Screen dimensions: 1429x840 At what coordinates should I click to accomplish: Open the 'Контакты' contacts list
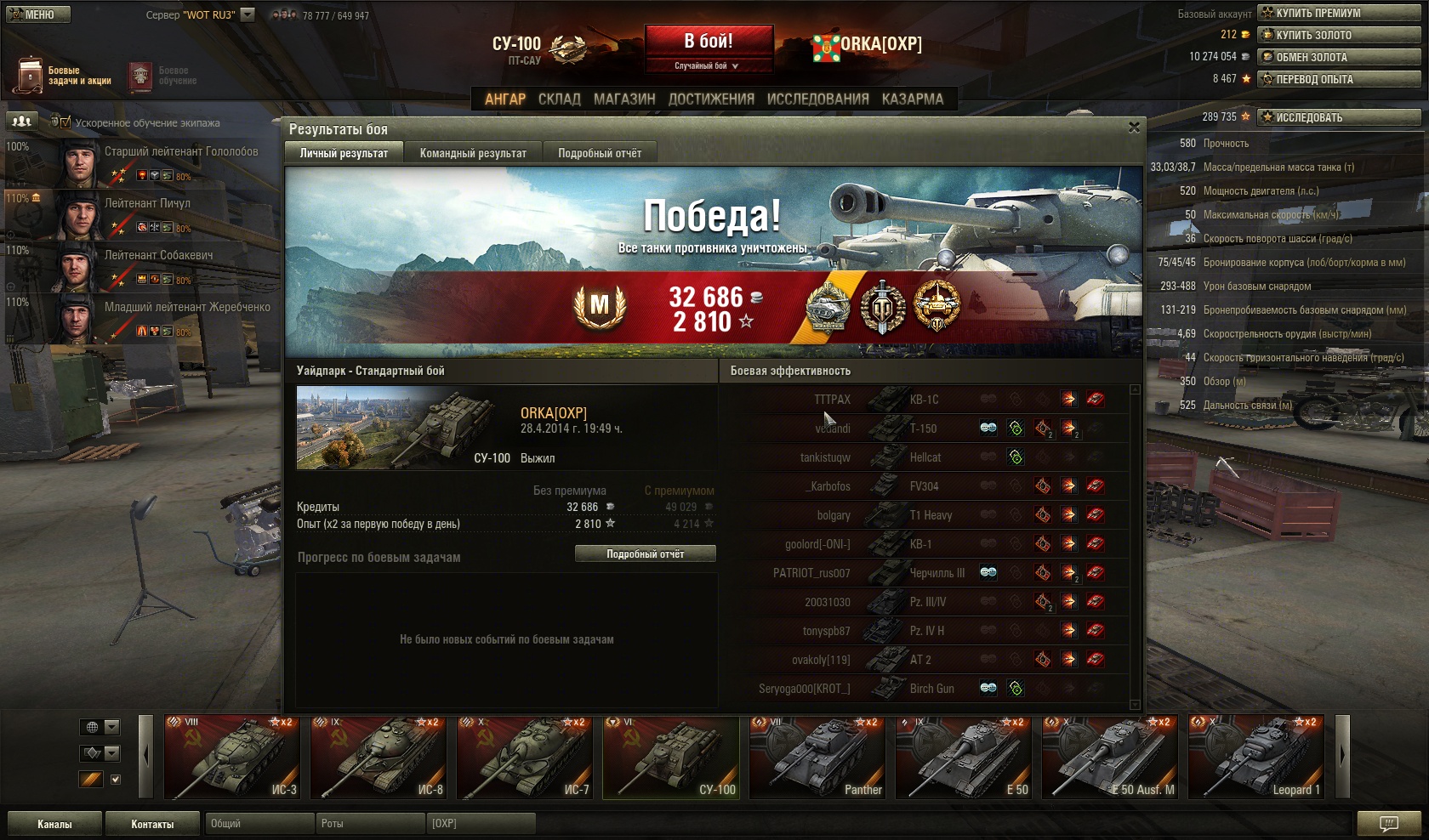(152, 824)
